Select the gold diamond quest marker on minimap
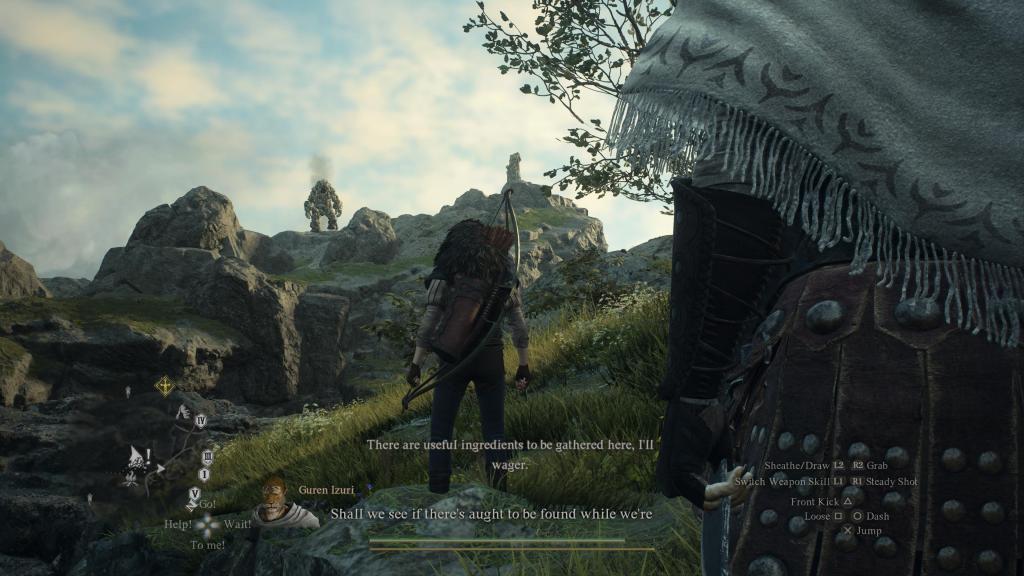Screen dimensions: 1024x576 pos(164,385)
